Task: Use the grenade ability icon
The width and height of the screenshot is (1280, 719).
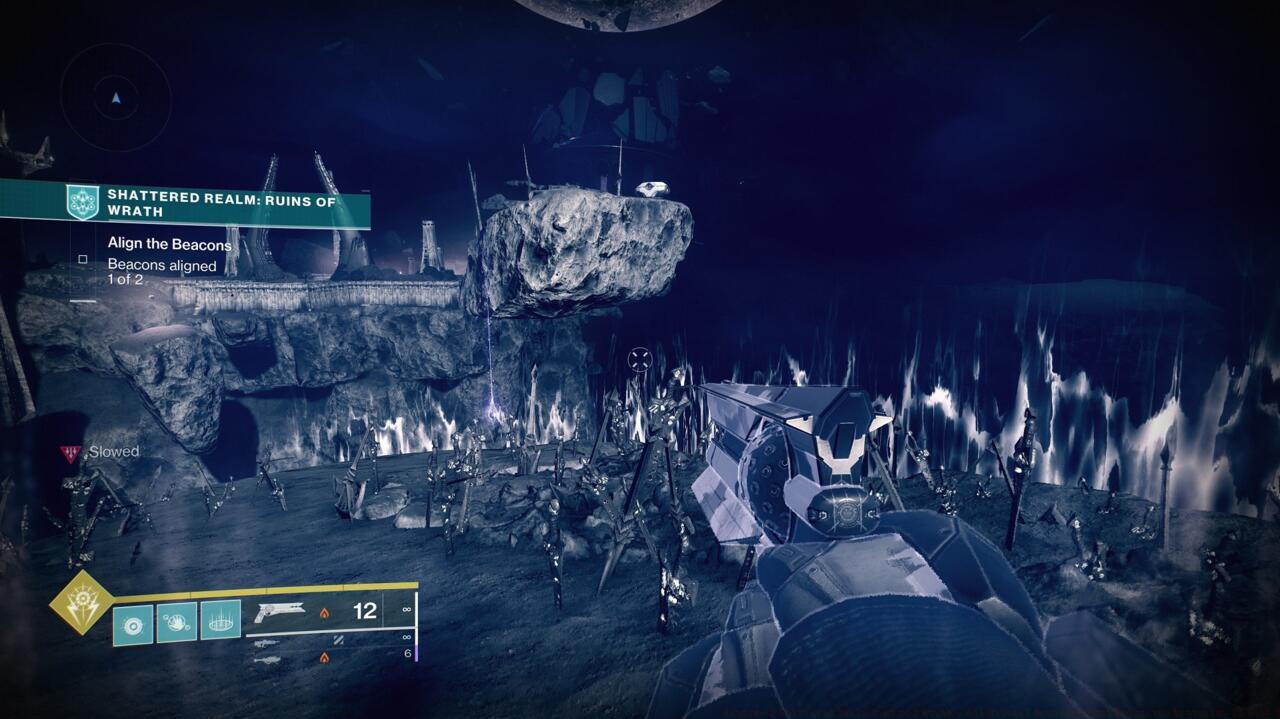Action: (133, 623)
